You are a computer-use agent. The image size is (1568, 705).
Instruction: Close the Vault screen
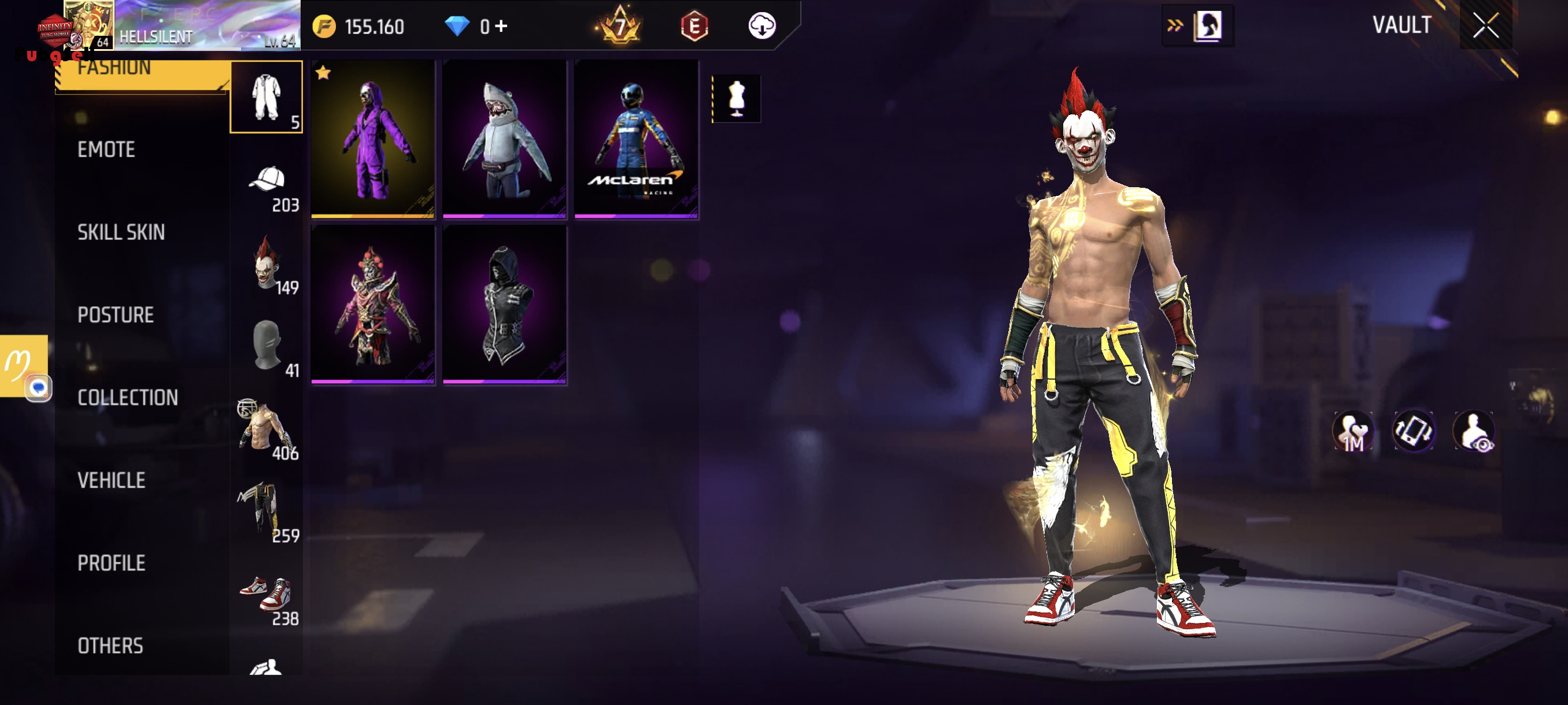pyautogui.click(x=1485, y=25)
